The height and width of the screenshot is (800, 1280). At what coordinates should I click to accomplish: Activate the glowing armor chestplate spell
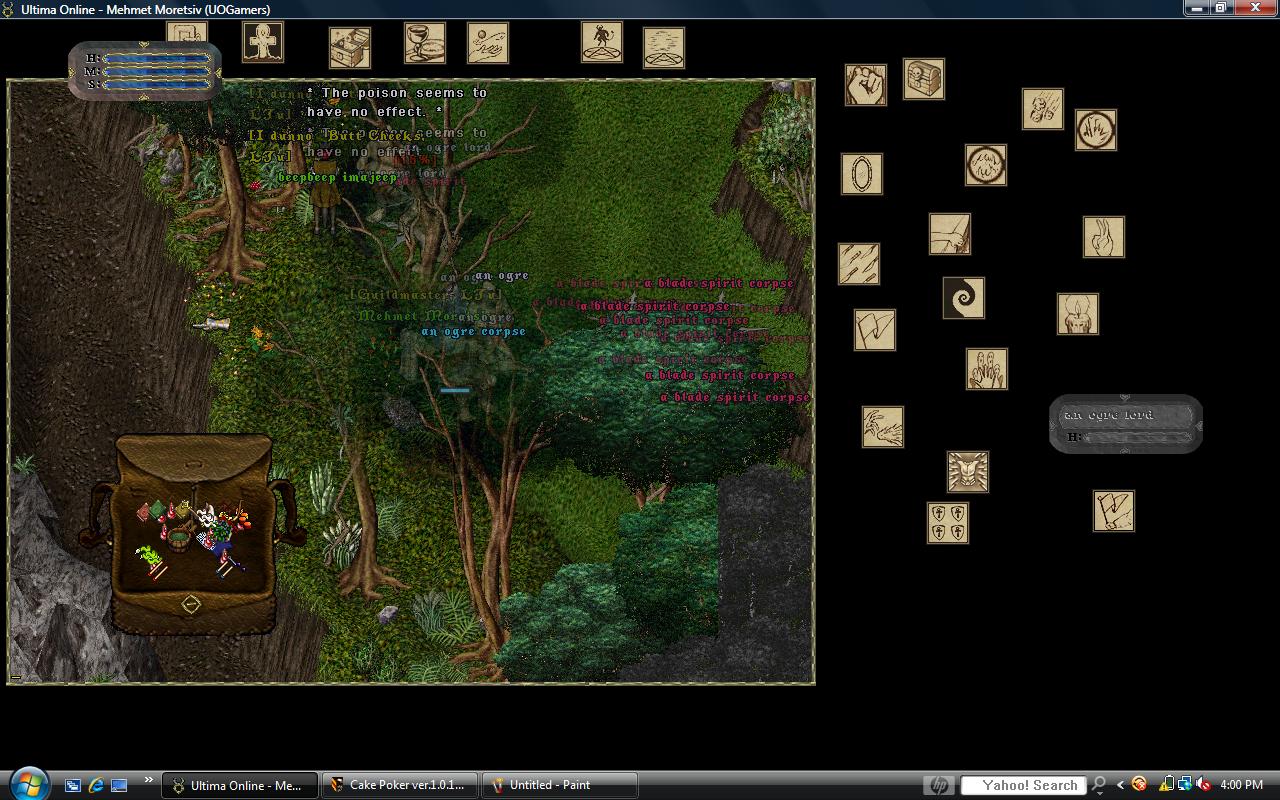968,472
